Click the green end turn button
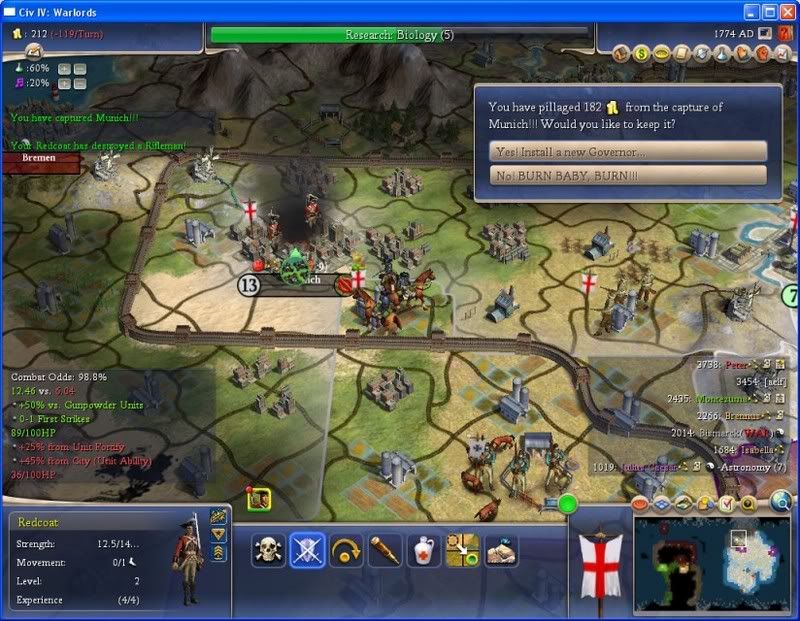The image size is (800, 621). [x=569, y=504]
